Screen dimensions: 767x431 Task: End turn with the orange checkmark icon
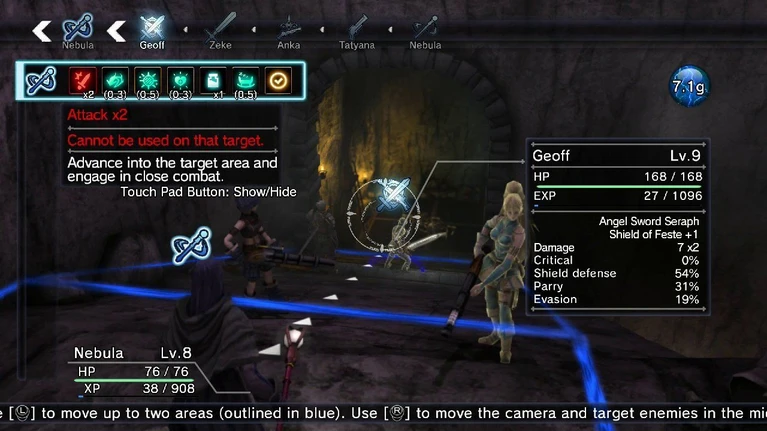pos(279,79)
